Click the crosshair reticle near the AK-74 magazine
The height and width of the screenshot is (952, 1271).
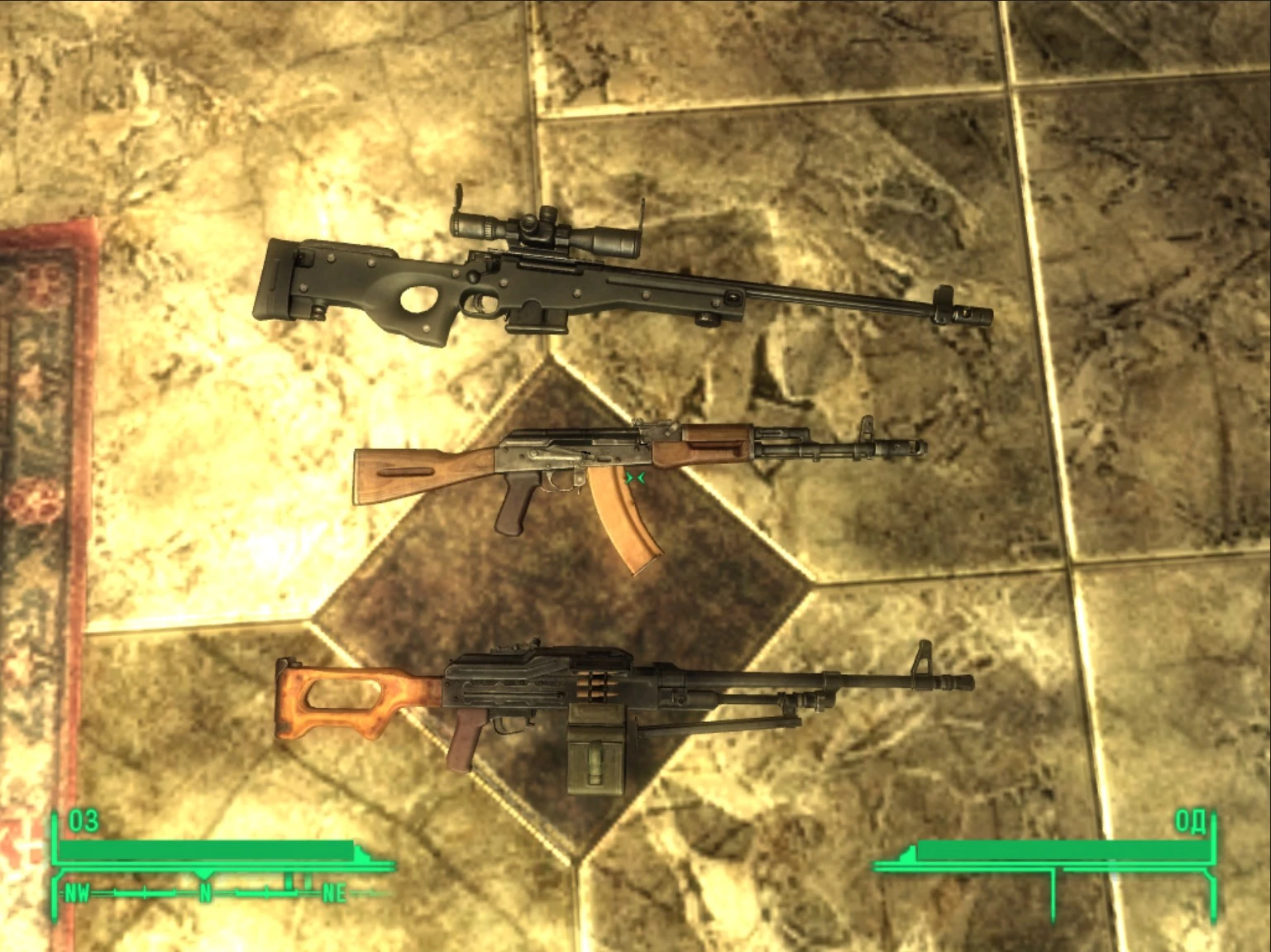[637, 476]
